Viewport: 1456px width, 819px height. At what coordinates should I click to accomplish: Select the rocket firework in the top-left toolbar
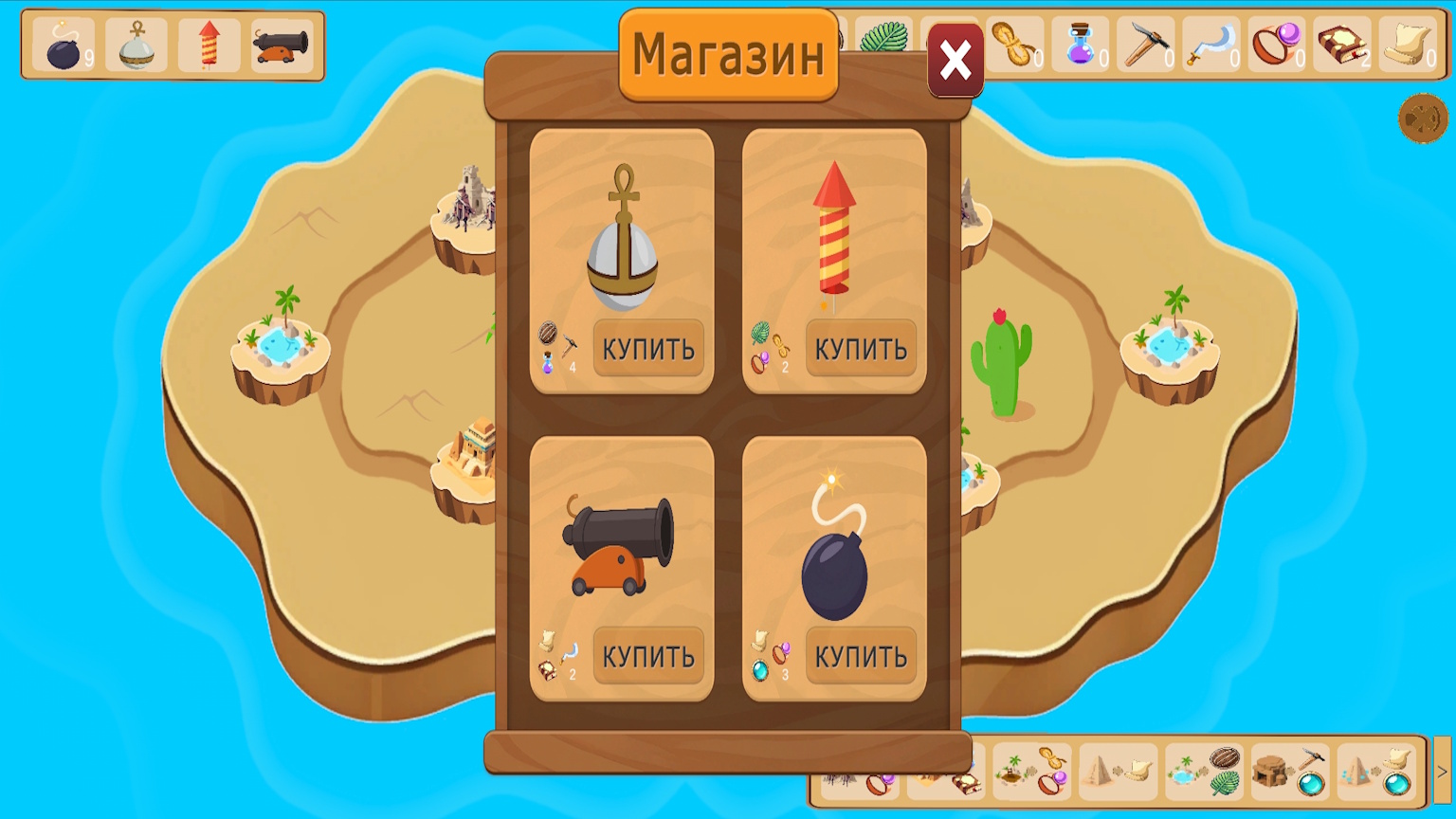tap(208, 45)
